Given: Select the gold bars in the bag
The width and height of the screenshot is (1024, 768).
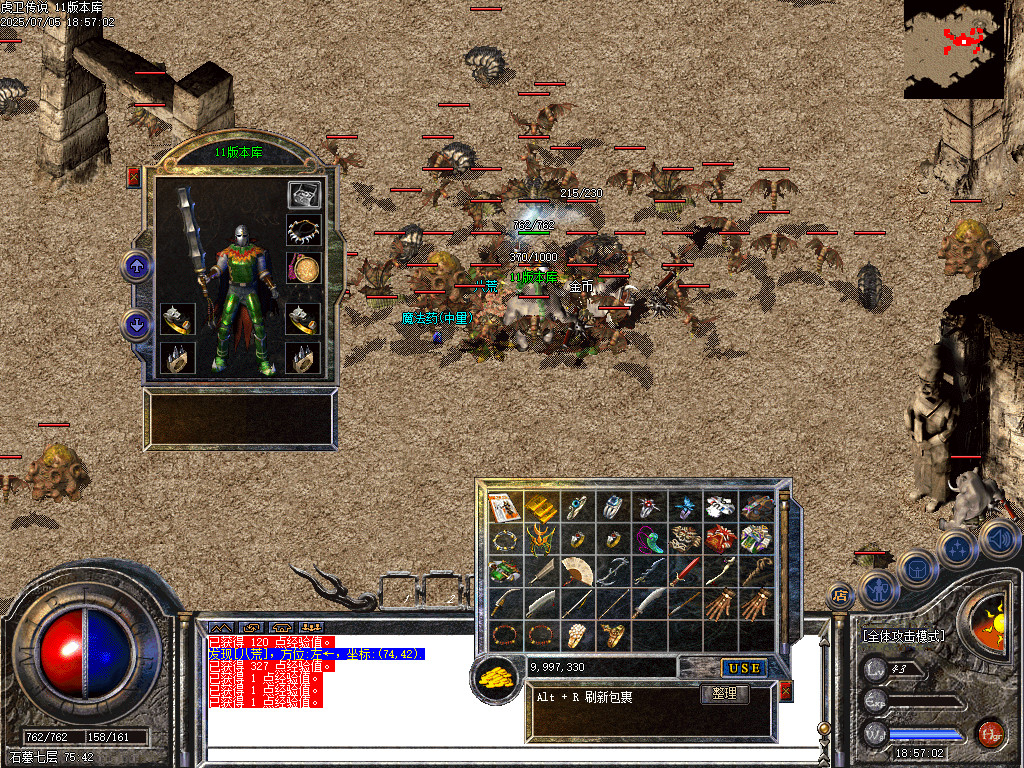Looking at the screenshot, I should pyautogui.click(x=542, y=507).
